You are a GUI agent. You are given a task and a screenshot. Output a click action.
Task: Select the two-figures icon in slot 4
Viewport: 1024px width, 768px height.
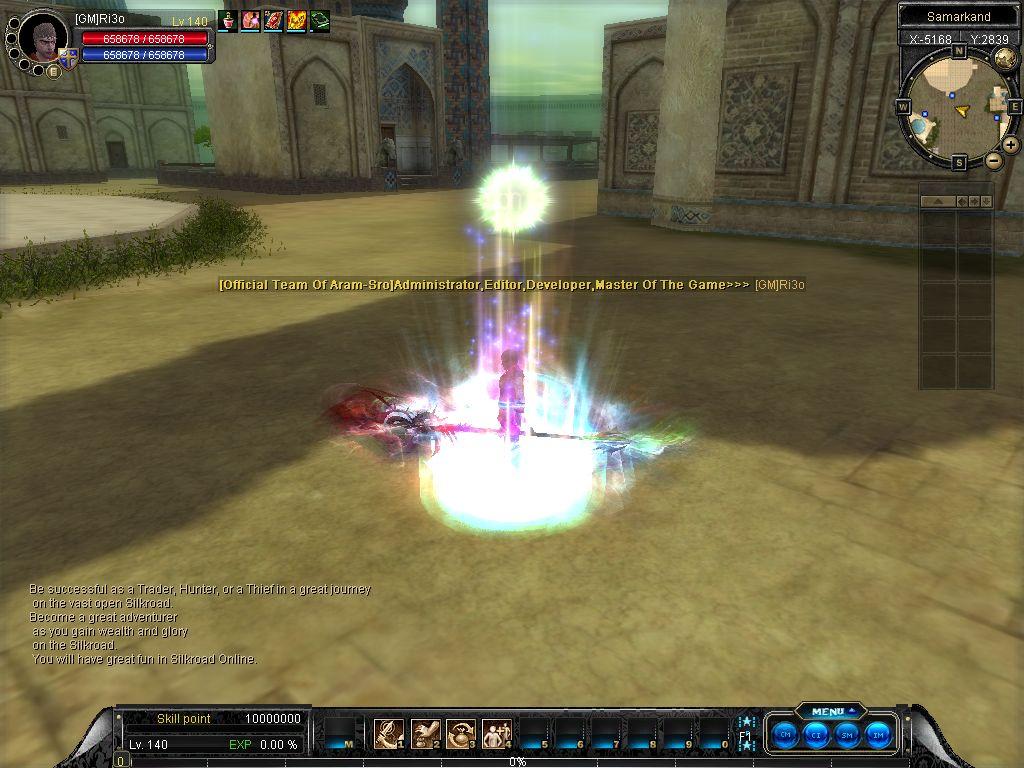point(496,734)
